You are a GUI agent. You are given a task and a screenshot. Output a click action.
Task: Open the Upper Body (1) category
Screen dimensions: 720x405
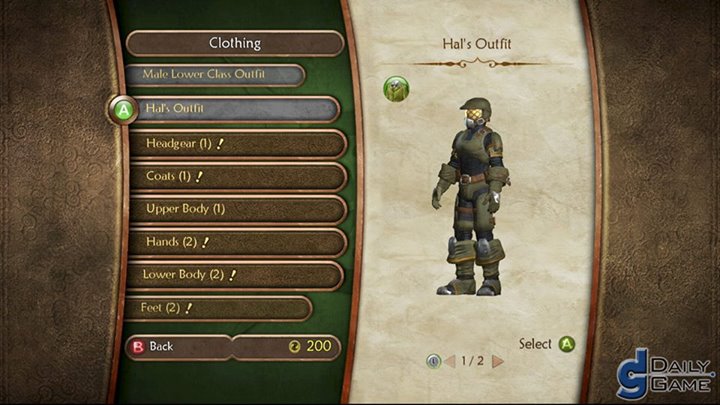tap(235, 209)
